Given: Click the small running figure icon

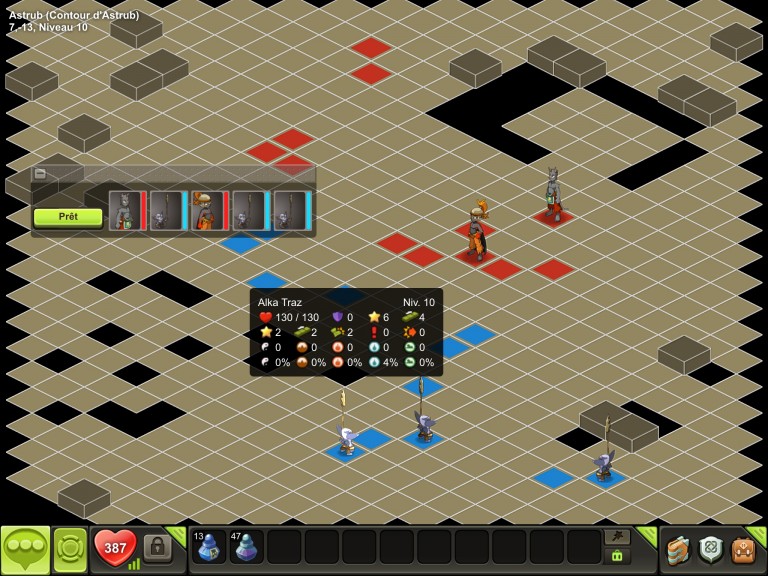Looking at the screenshot, I should pos(617,537).
